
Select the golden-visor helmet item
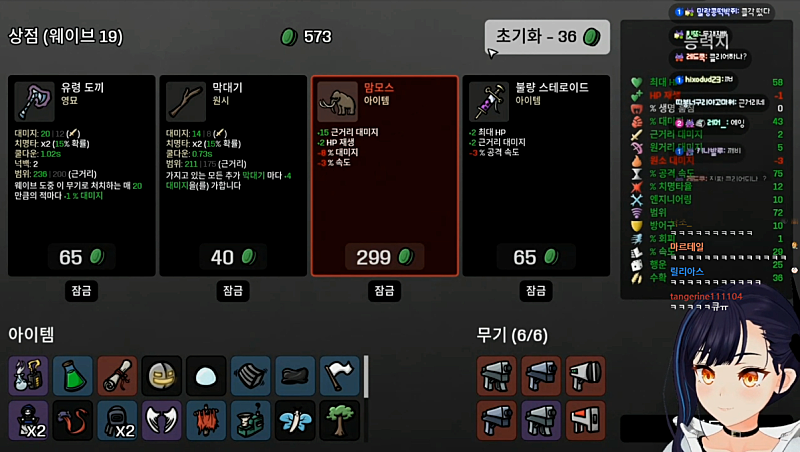(x=161, y=375)
